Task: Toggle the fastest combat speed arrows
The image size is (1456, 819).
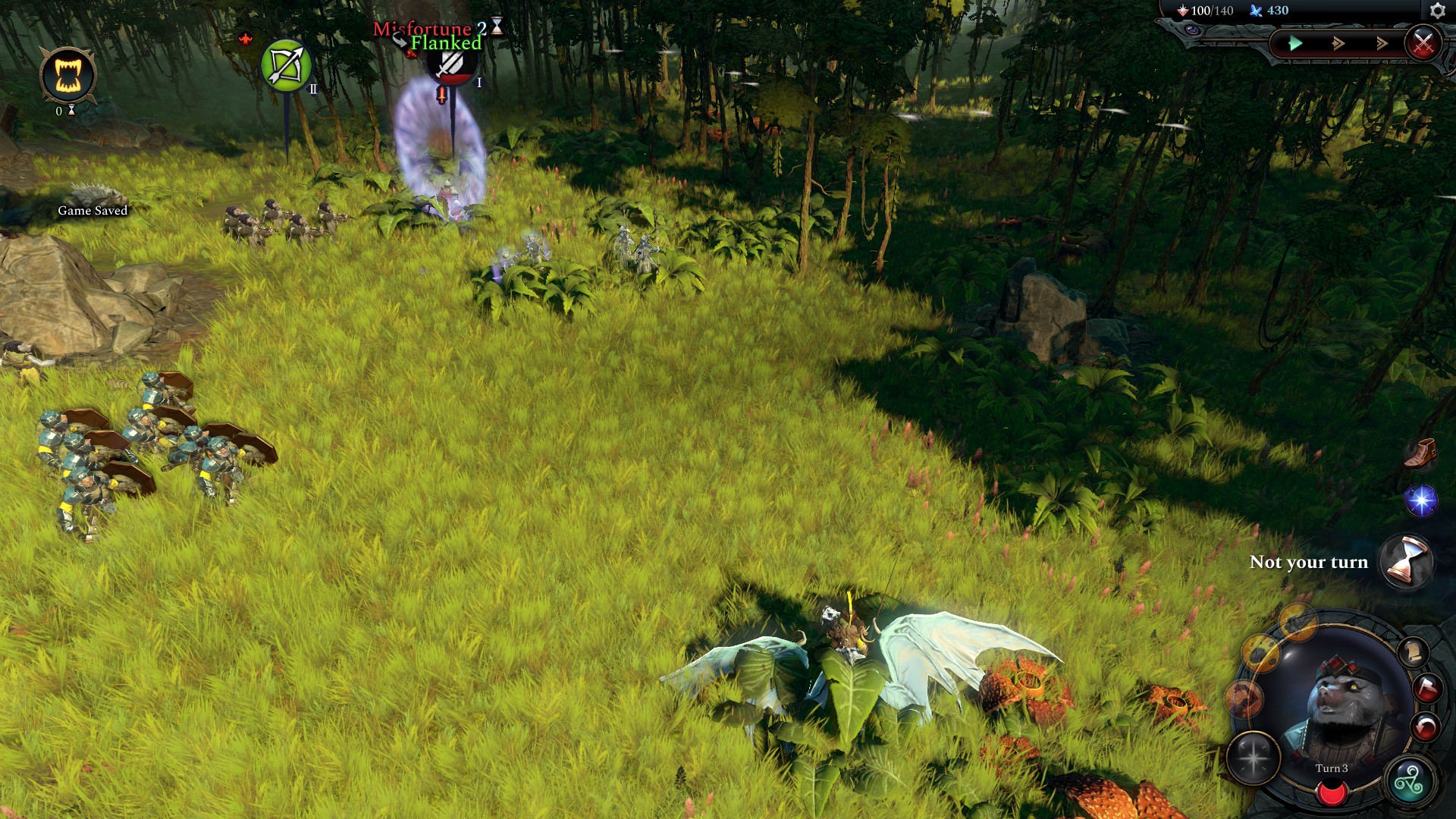Action: tap(1382, 43)
